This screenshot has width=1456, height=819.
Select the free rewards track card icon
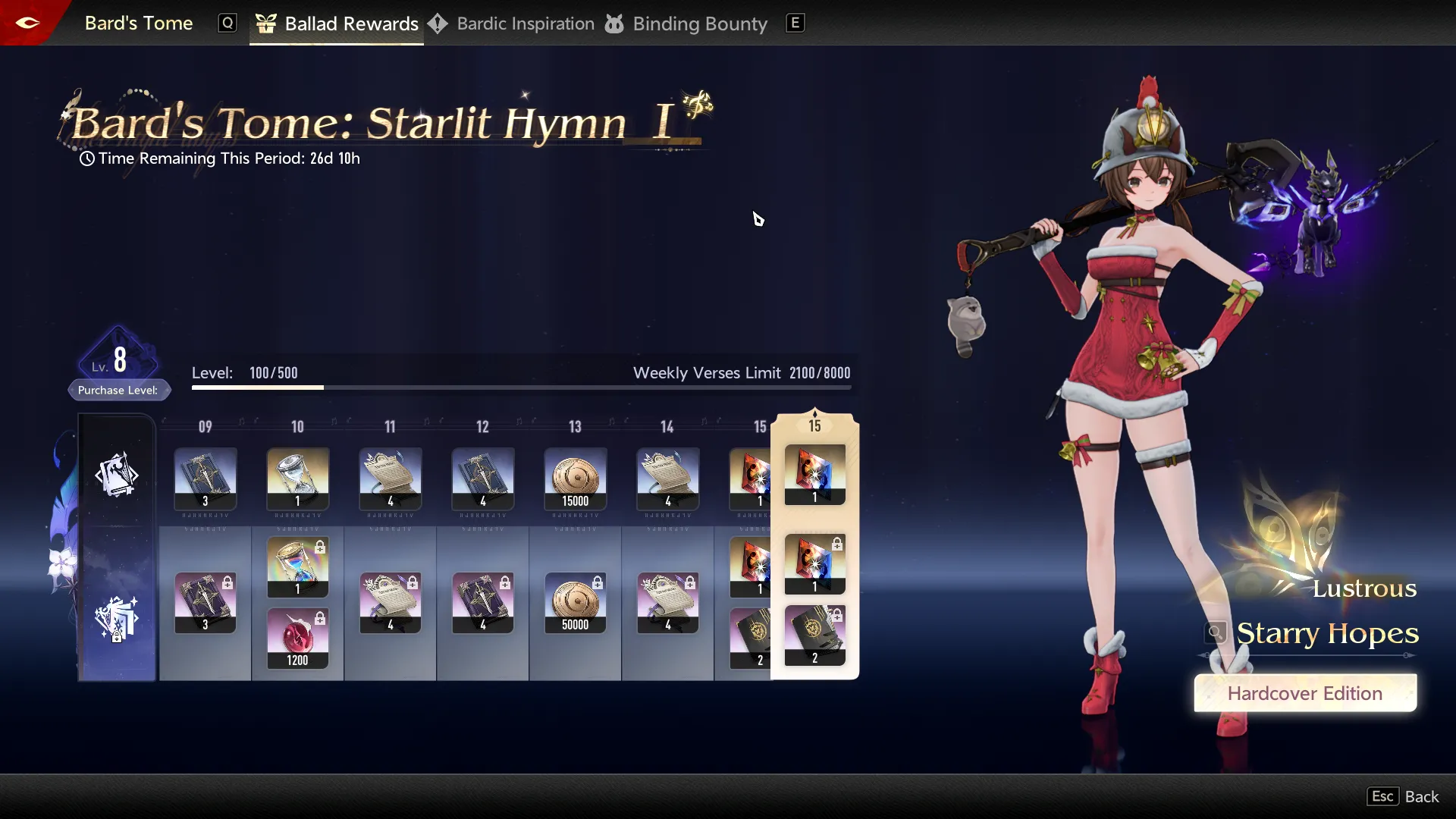coord(118,475)
